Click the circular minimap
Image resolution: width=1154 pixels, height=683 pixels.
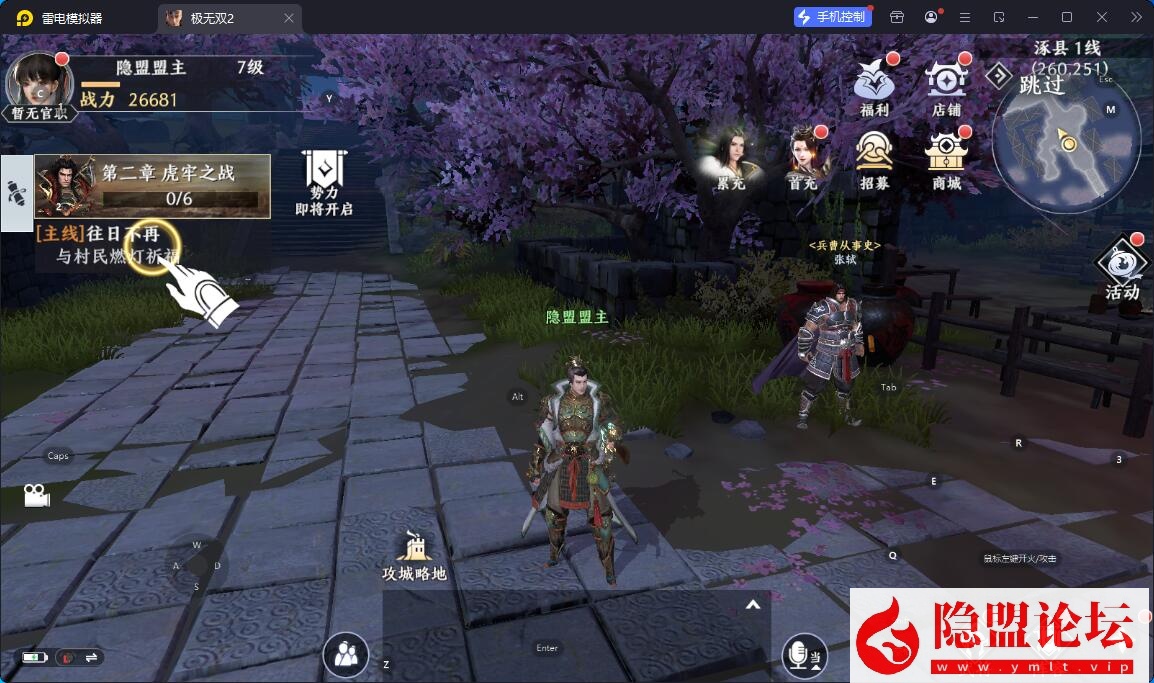[x=1066, y=147]
